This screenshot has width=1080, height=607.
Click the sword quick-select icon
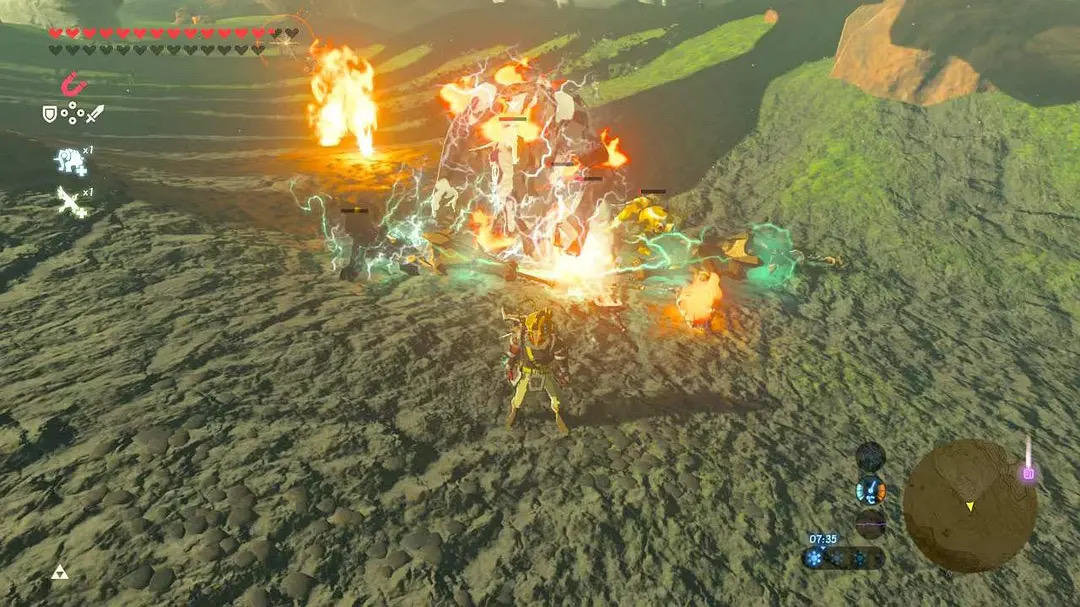[94, 114]
